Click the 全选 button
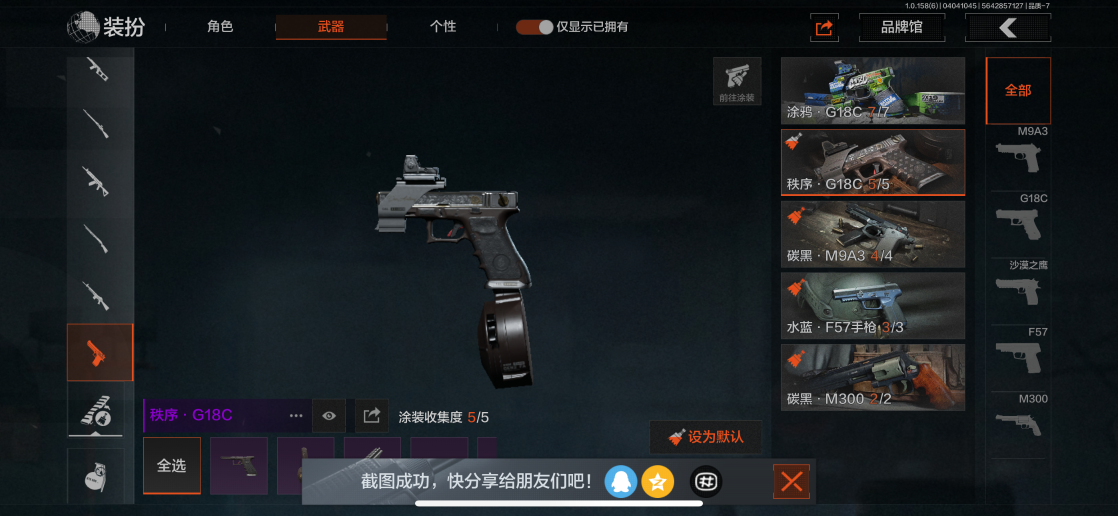The height and width of the screenshot is (516, 1118). [171, 465]
